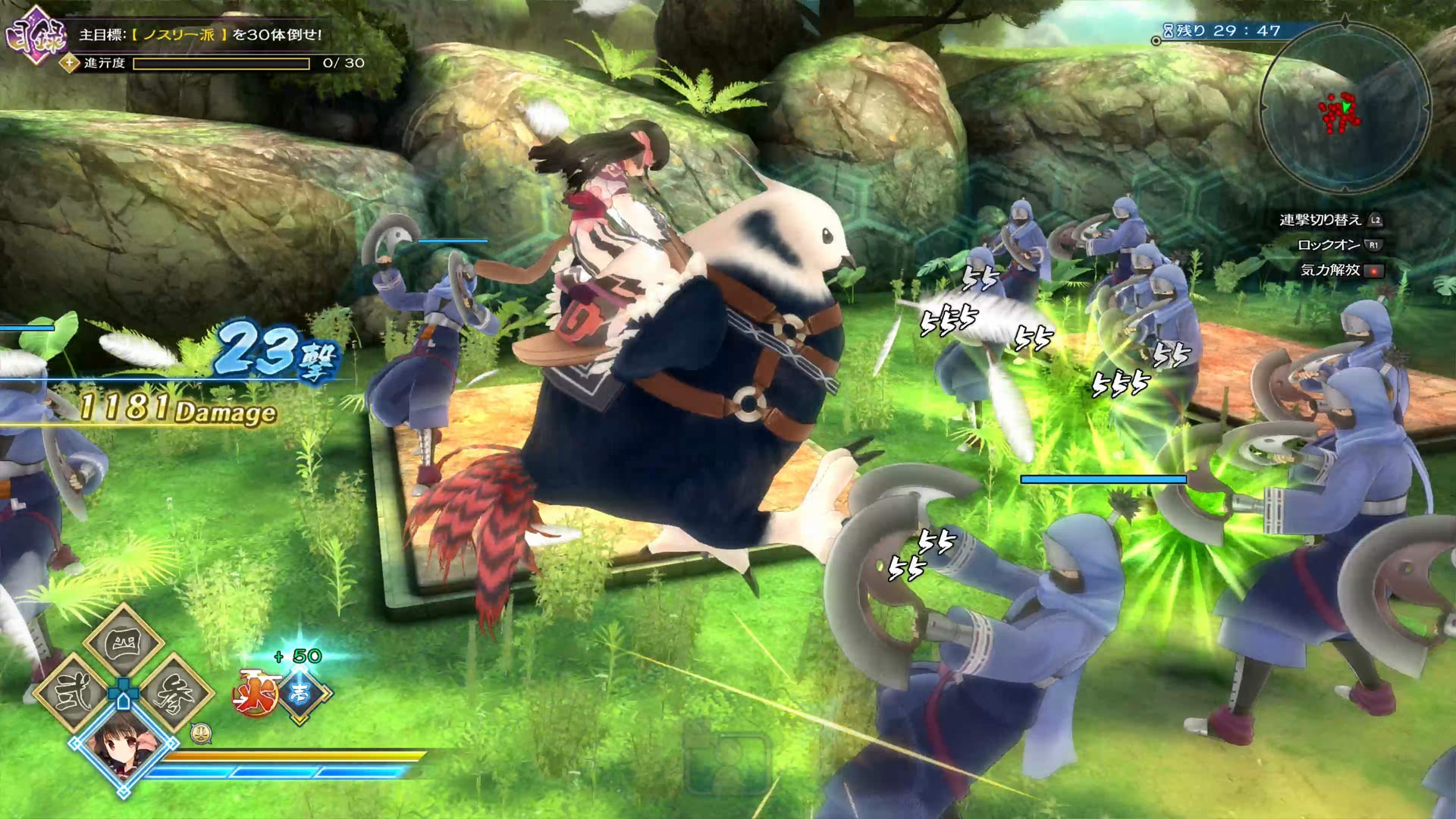Click the blue d-pad cross between skill diamonds

[x=122, y=691]
